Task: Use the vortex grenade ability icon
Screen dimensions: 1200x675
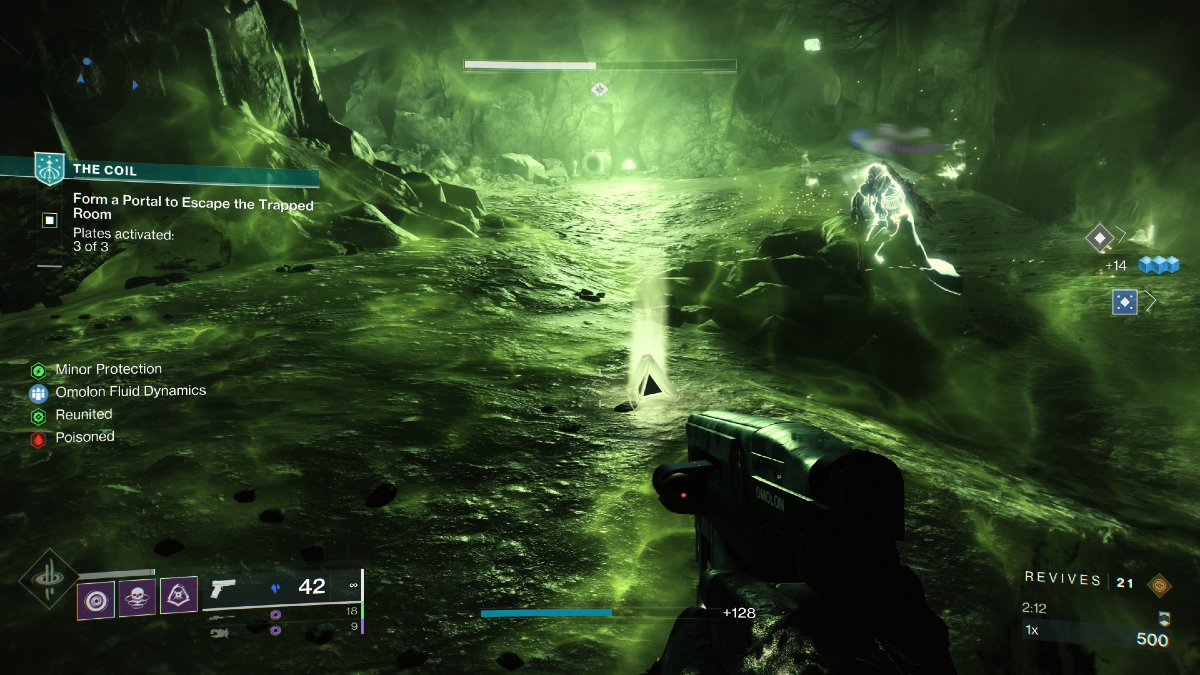Action: pos(96,599)
